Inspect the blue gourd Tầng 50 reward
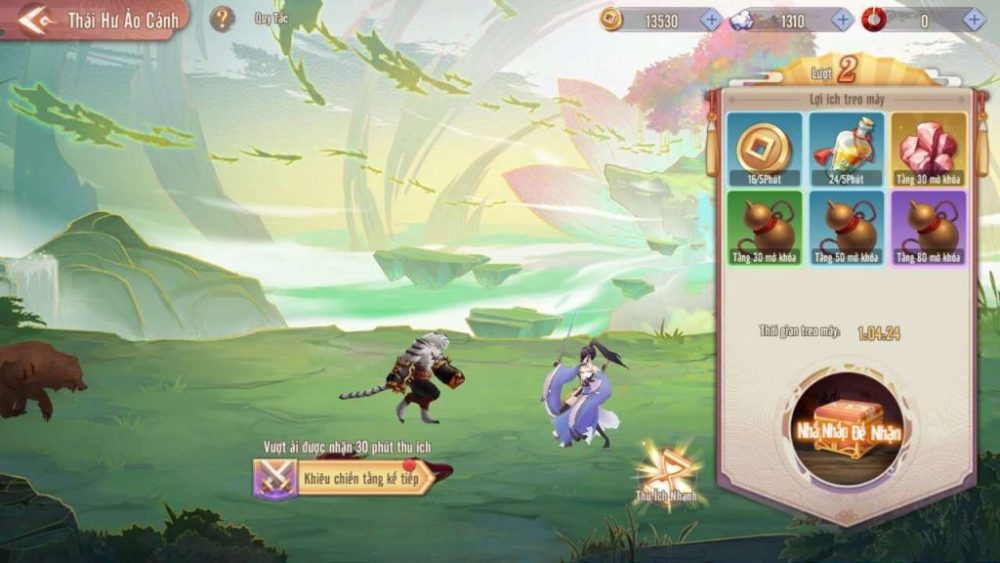 846,229
